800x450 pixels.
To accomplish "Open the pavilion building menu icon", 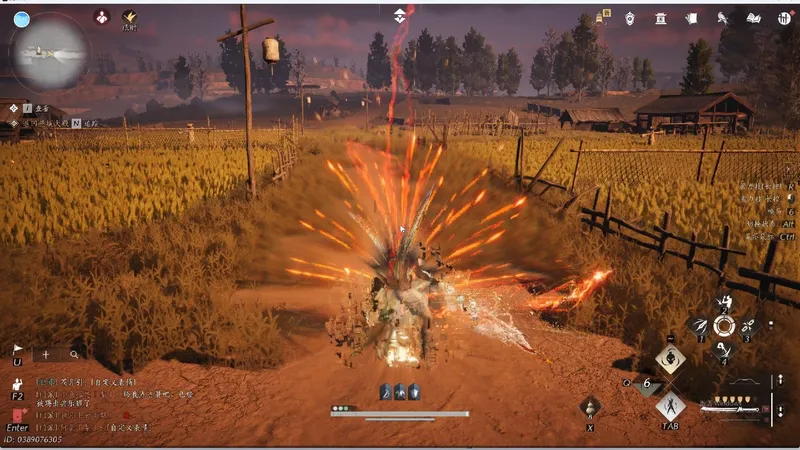I will (x=661, y=18).
